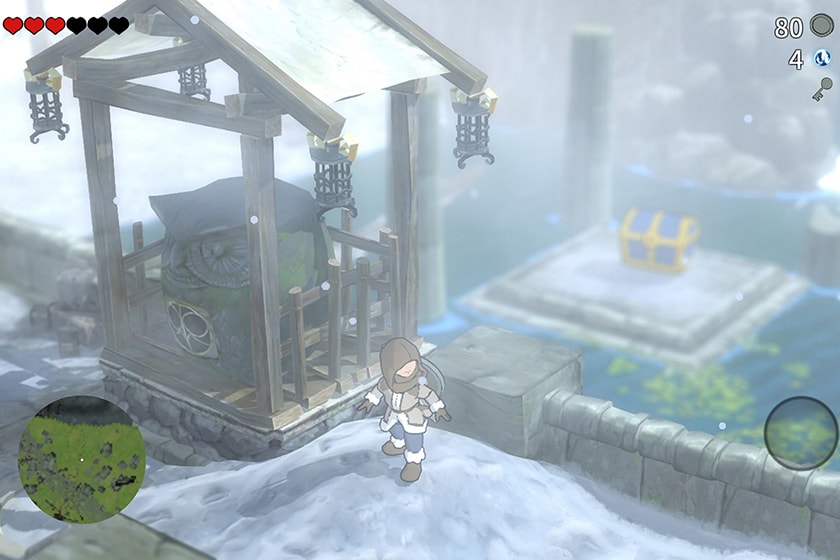Select the blue swirl orb icon

822,60
